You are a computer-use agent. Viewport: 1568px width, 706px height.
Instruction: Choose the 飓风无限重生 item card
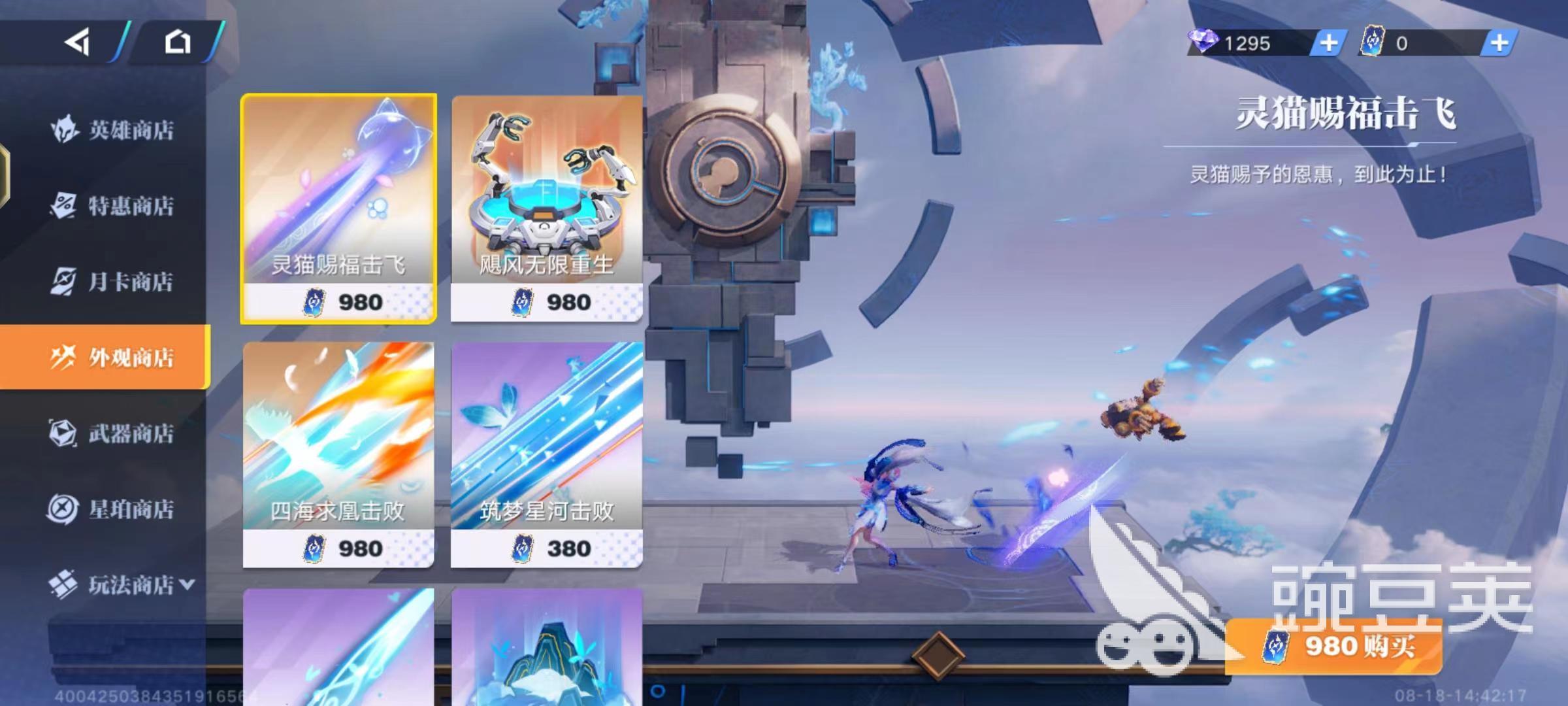click(546, 208)
